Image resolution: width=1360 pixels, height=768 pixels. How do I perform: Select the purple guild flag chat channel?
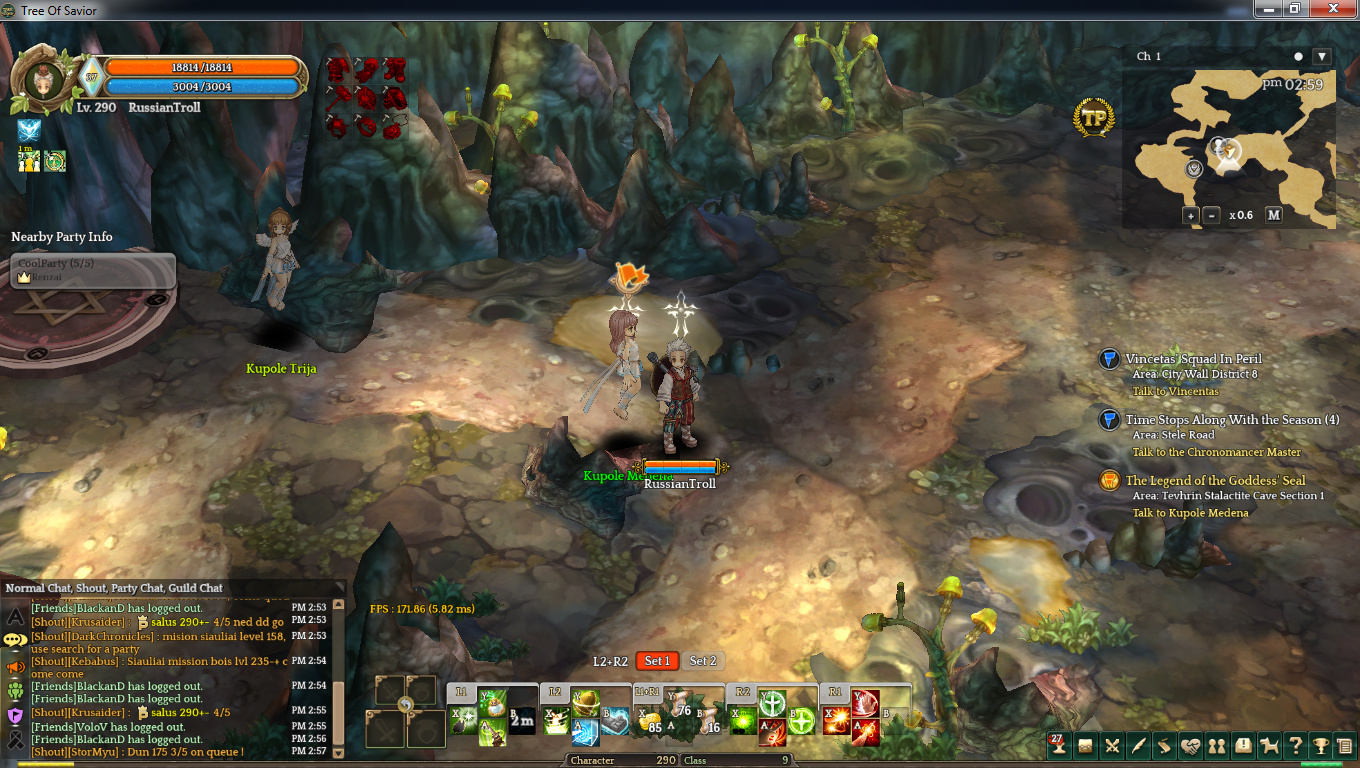pos(15,716)
